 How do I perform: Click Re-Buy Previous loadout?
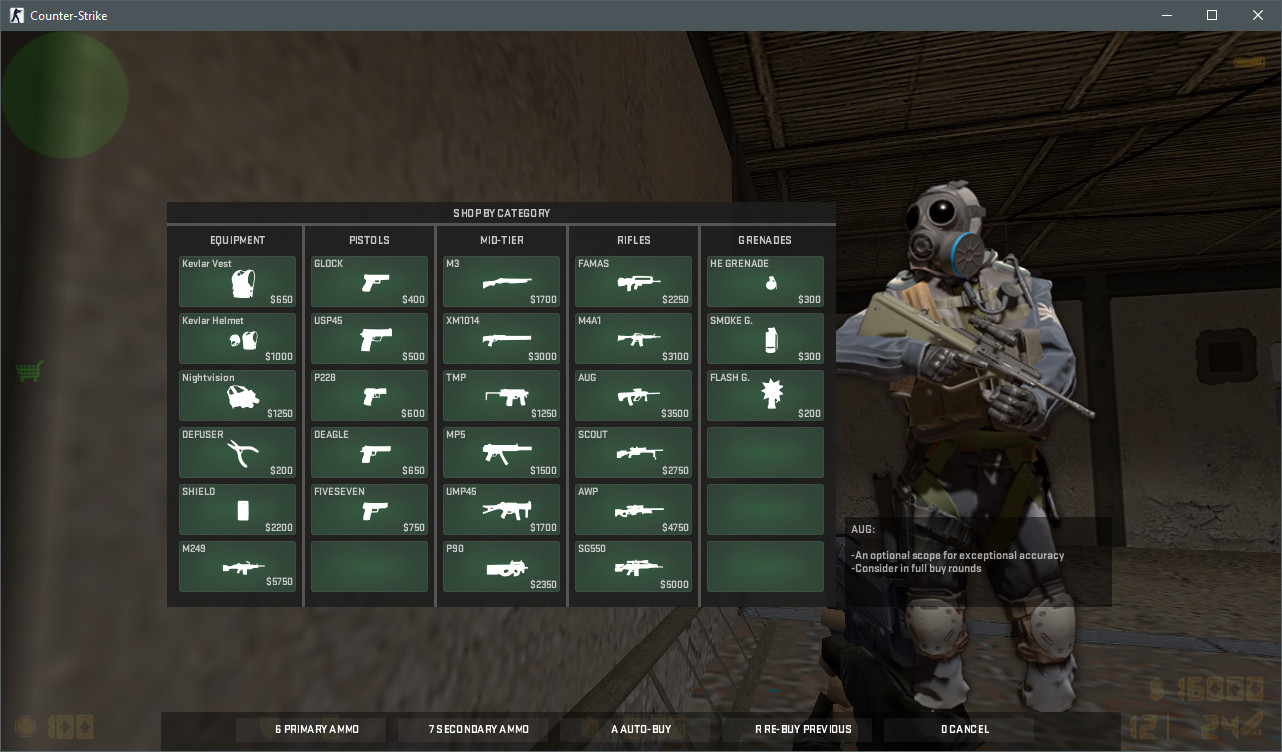pyautogui.click(x=802, y=729)
